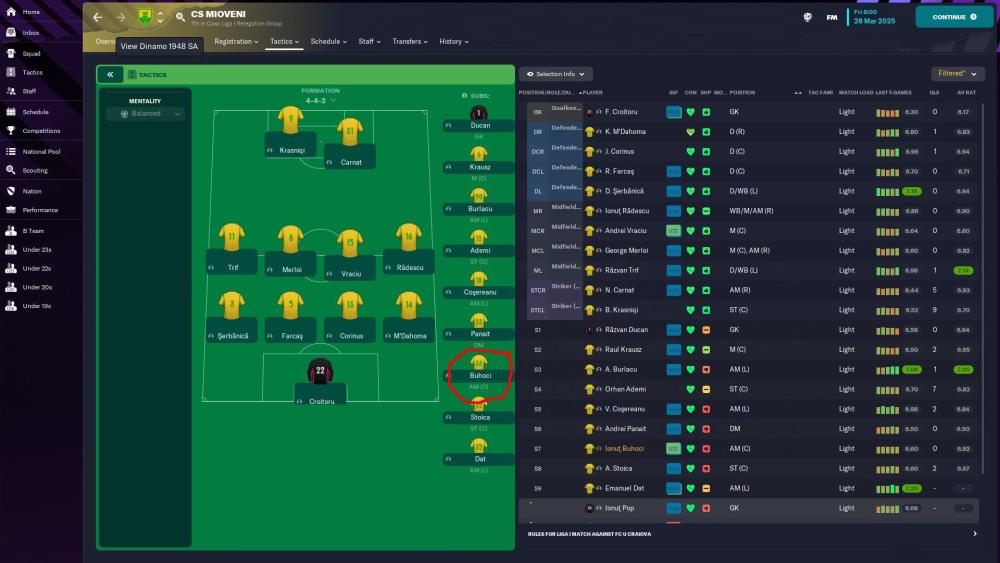Open the Inbox from the sidebar
1000x563 pixels.
(31, 33)
